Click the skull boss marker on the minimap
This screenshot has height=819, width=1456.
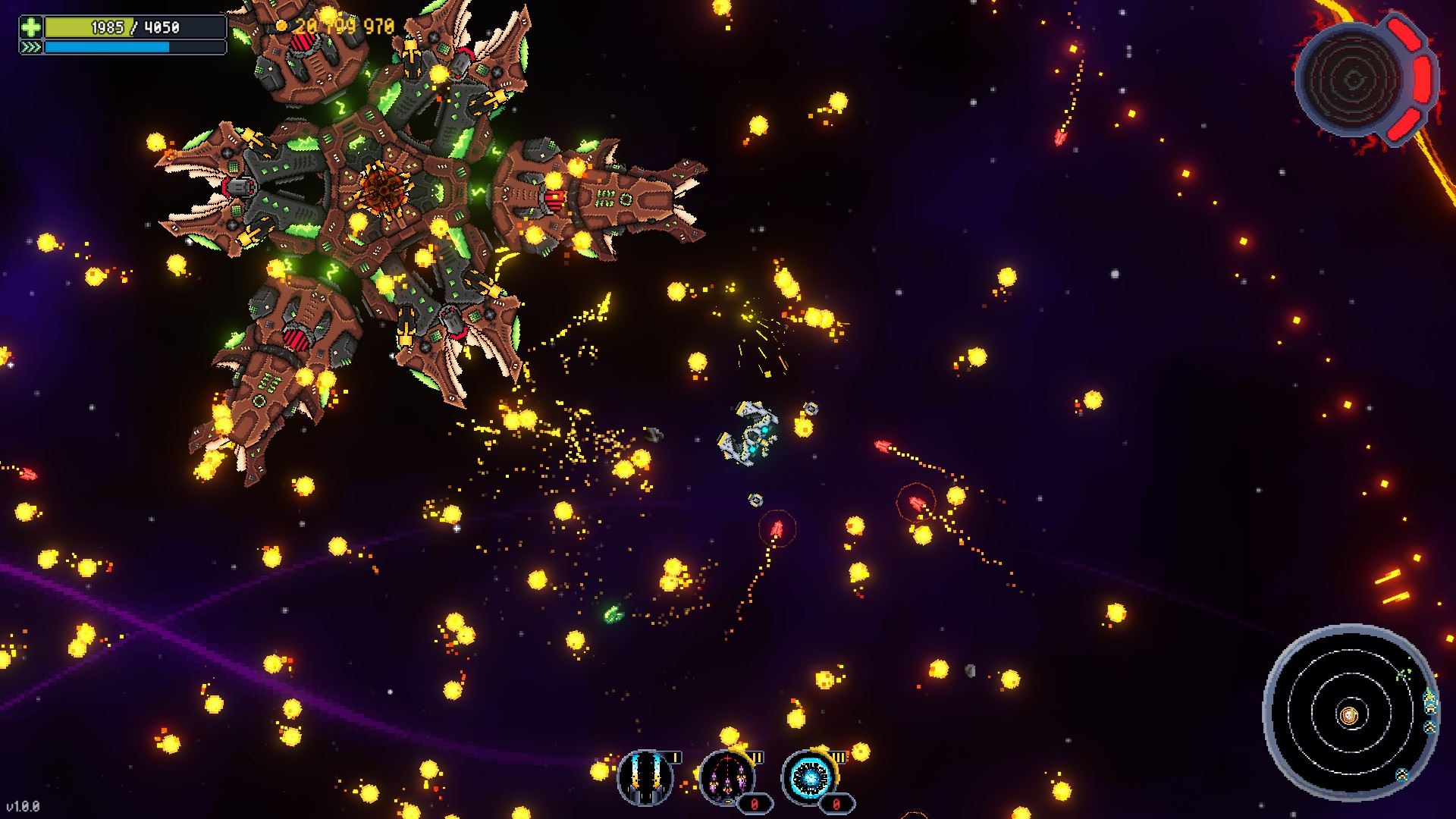(x=1349, y=714)
